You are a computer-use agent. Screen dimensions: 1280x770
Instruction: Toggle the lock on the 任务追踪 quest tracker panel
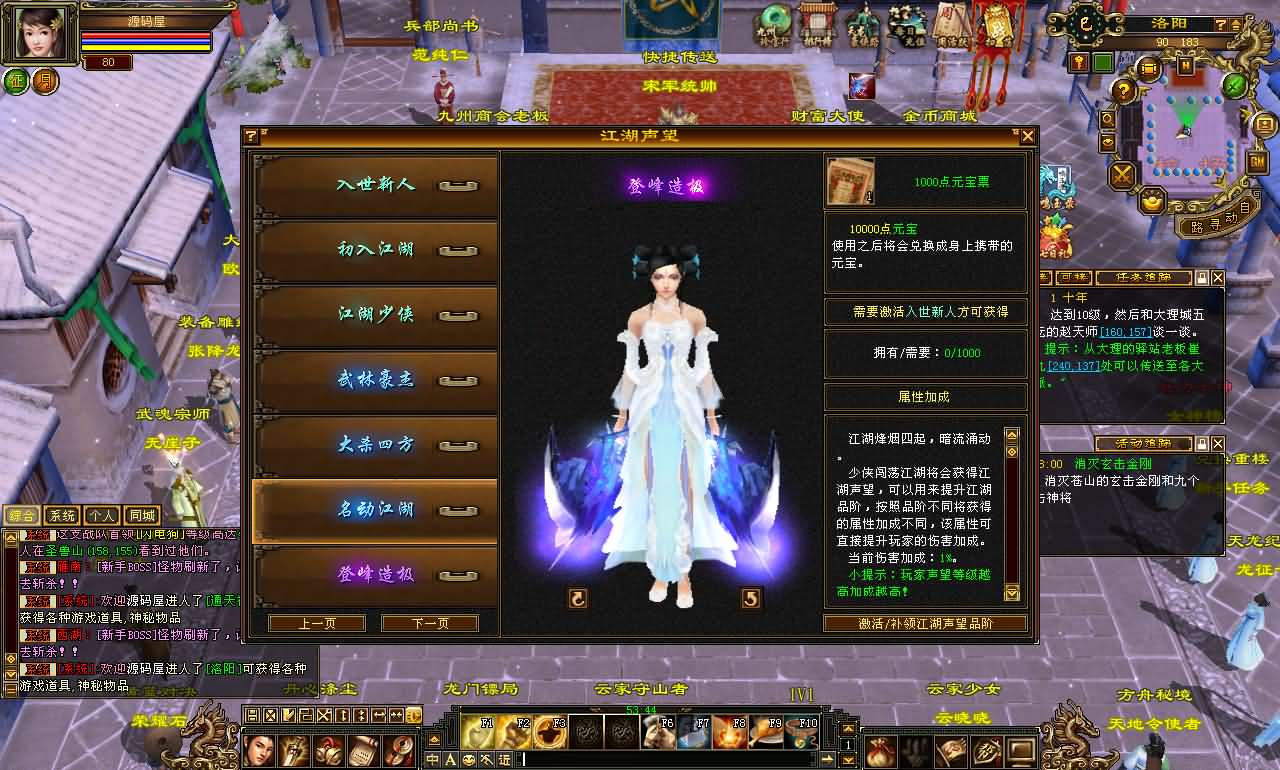click(1203, 278)
